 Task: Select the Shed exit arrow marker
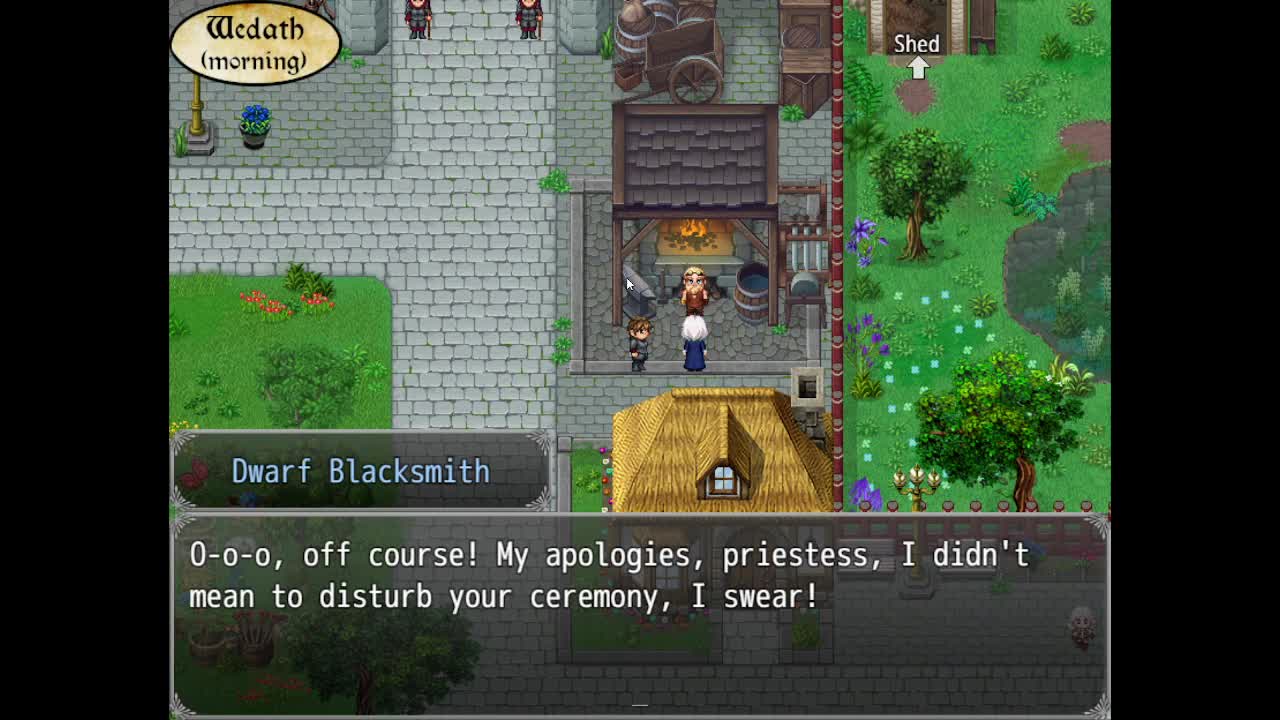917,67
